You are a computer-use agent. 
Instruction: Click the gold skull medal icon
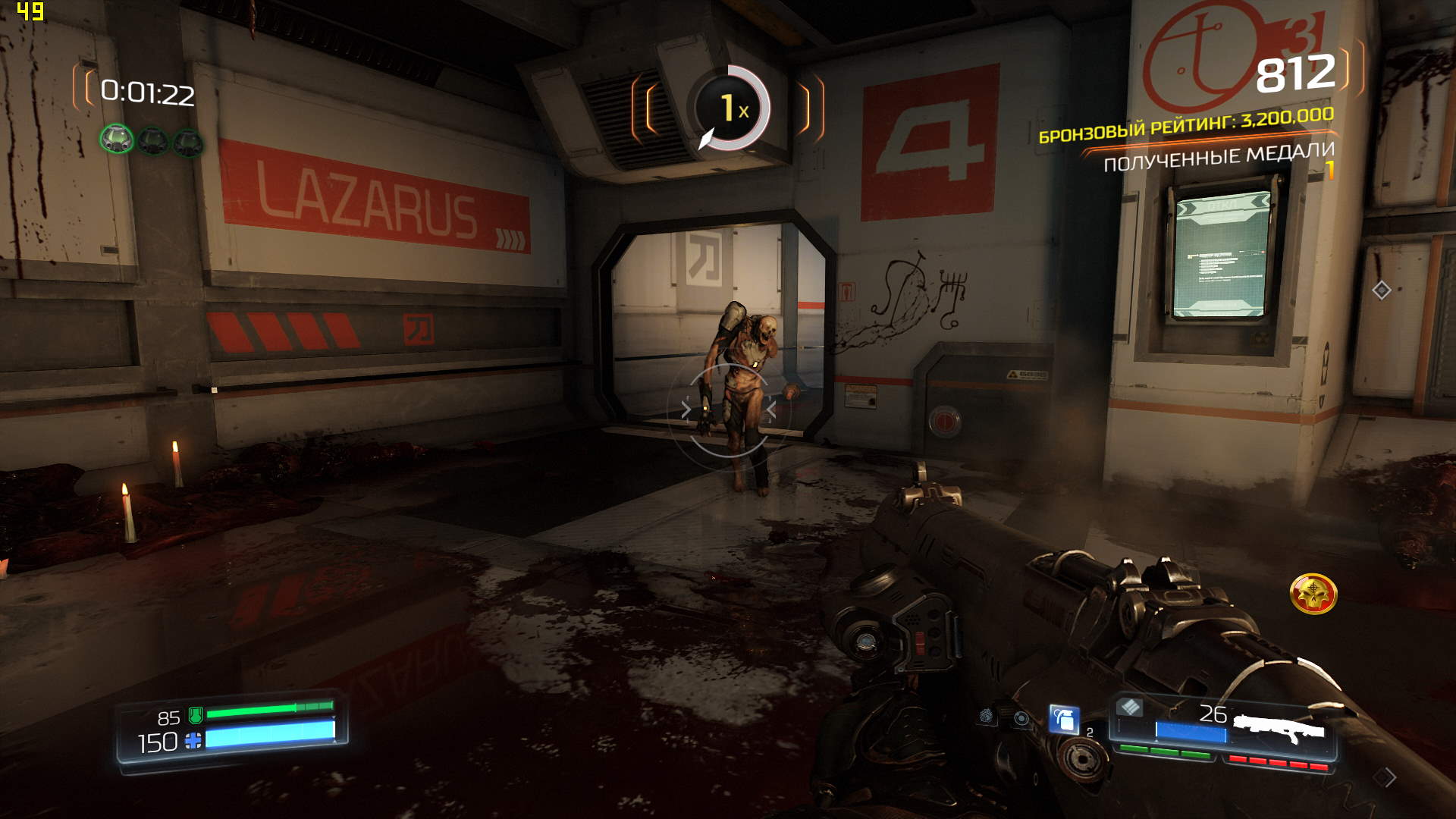pyautogui.click(x=1313, y=594)
